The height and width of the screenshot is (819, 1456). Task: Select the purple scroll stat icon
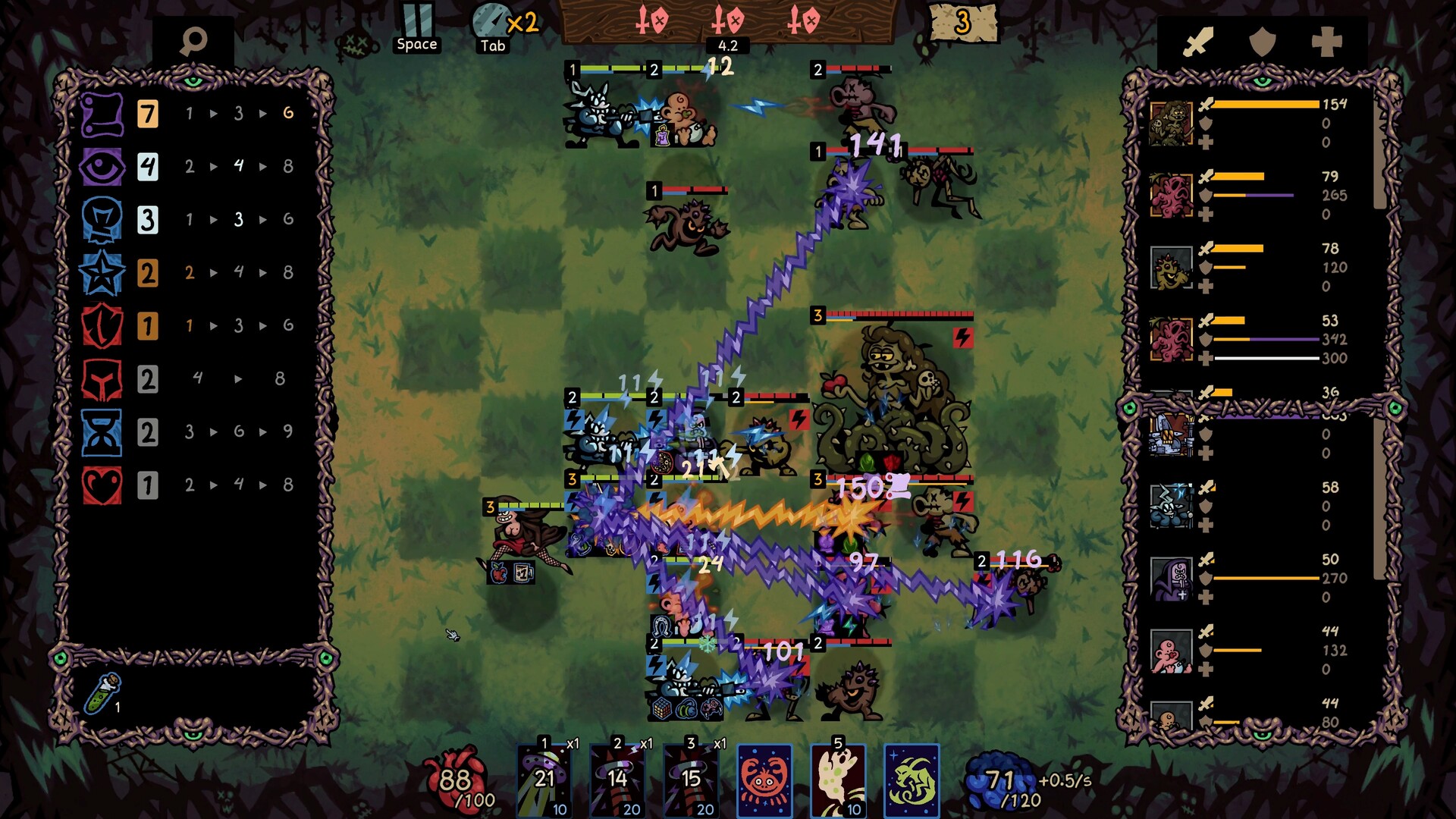[102, 113]
